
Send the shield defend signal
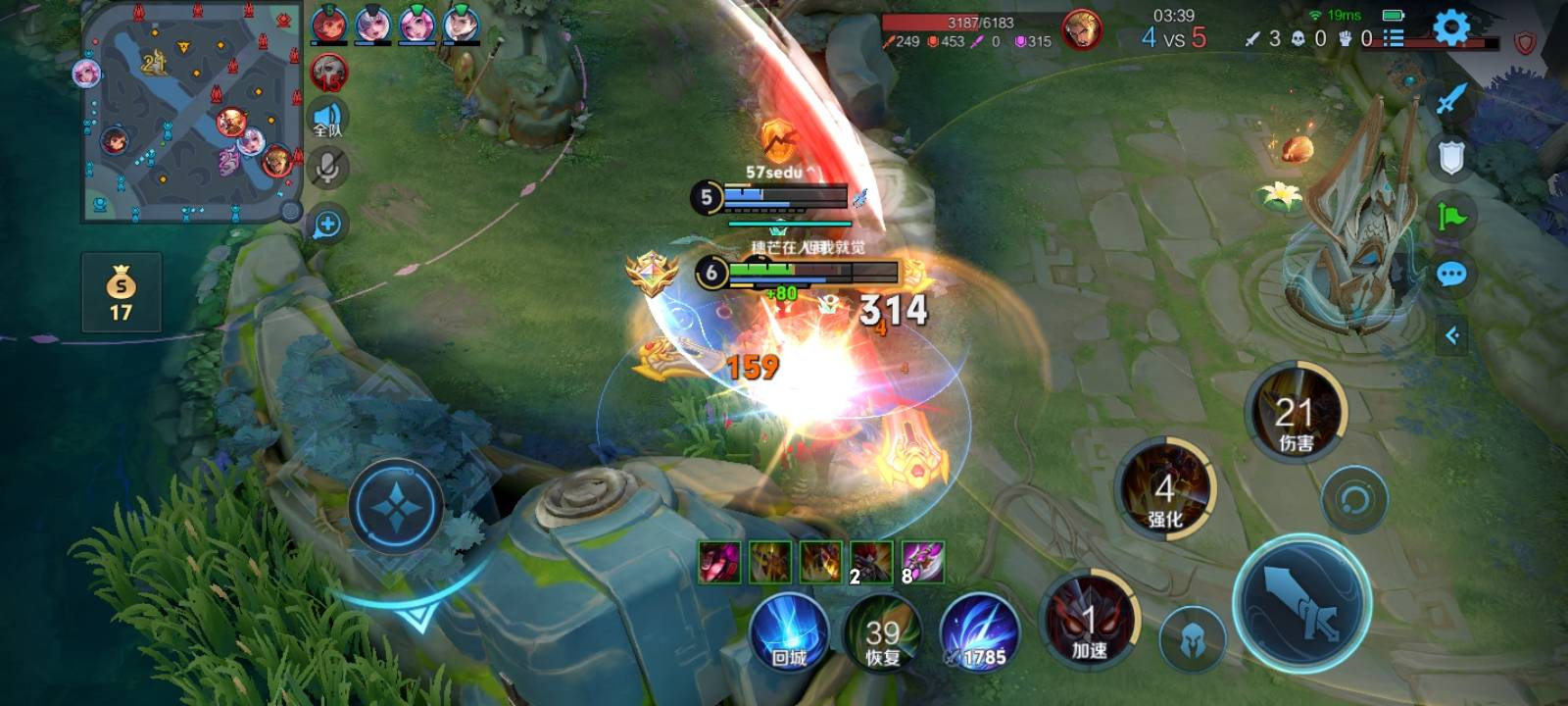coord(1451,157)
